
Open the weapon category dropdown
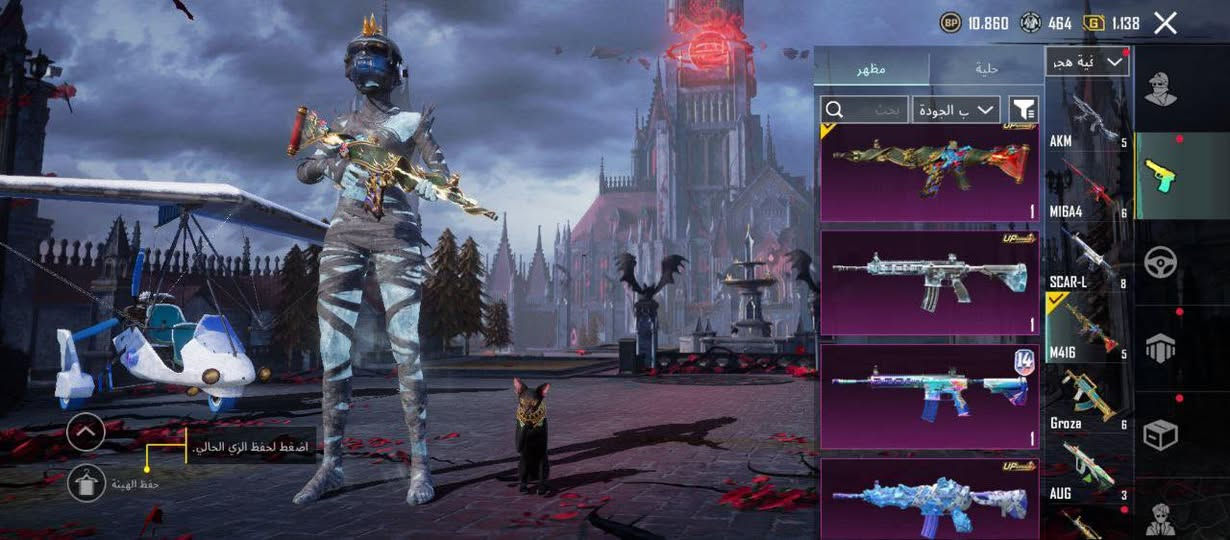(1087, 62)
